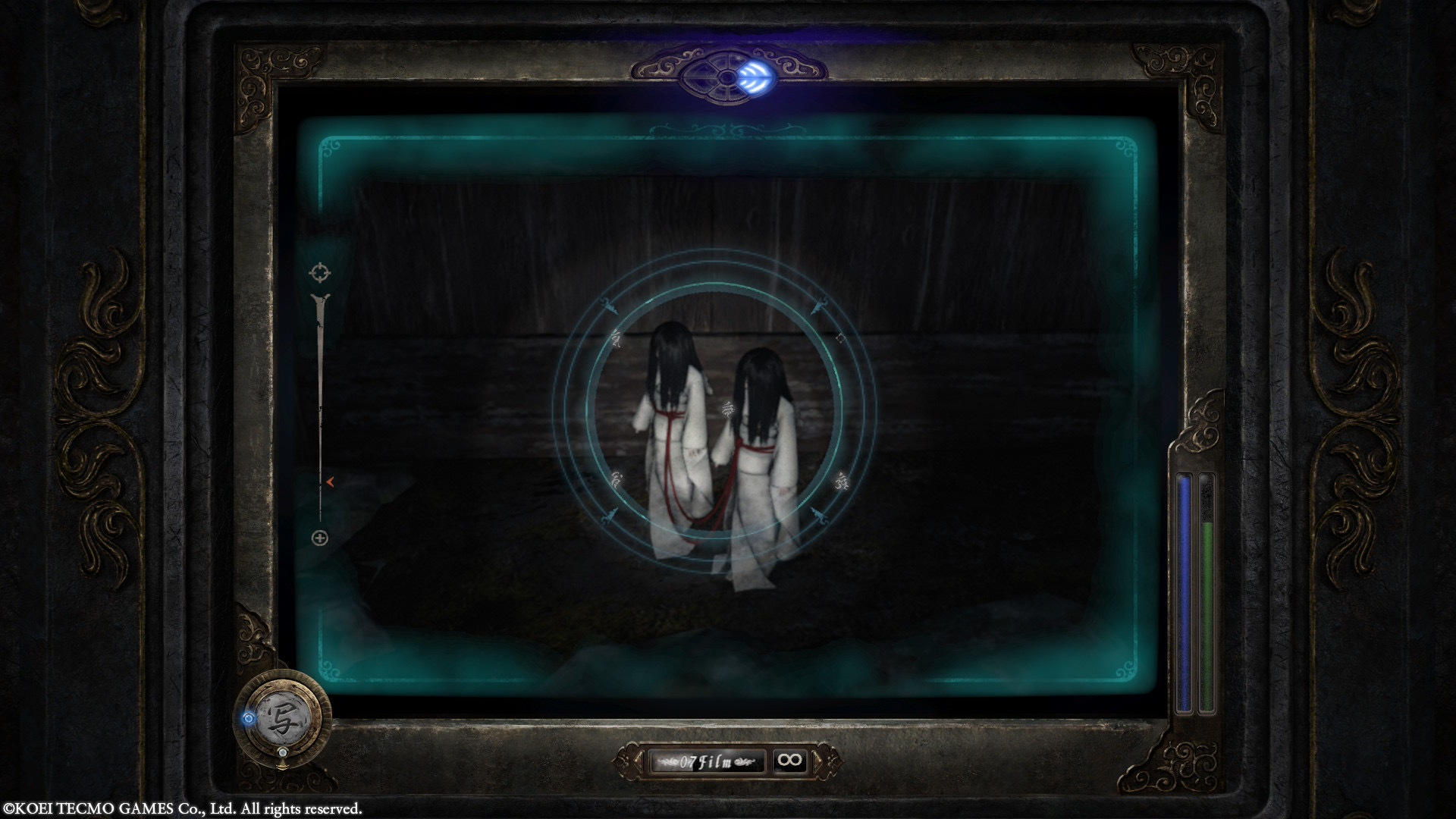
Task: Click the crosshair focus icon above the zoom gauge
Action: click(319, 272)
